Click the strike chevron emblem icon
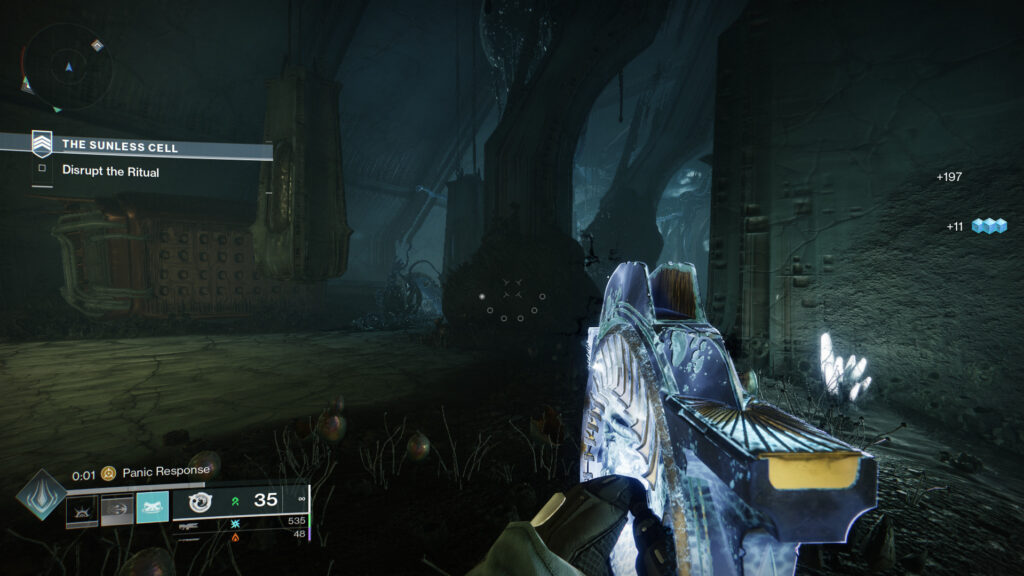Image resolution: width=1024 pixels, height=576 pixels. [x=42, y=145]
